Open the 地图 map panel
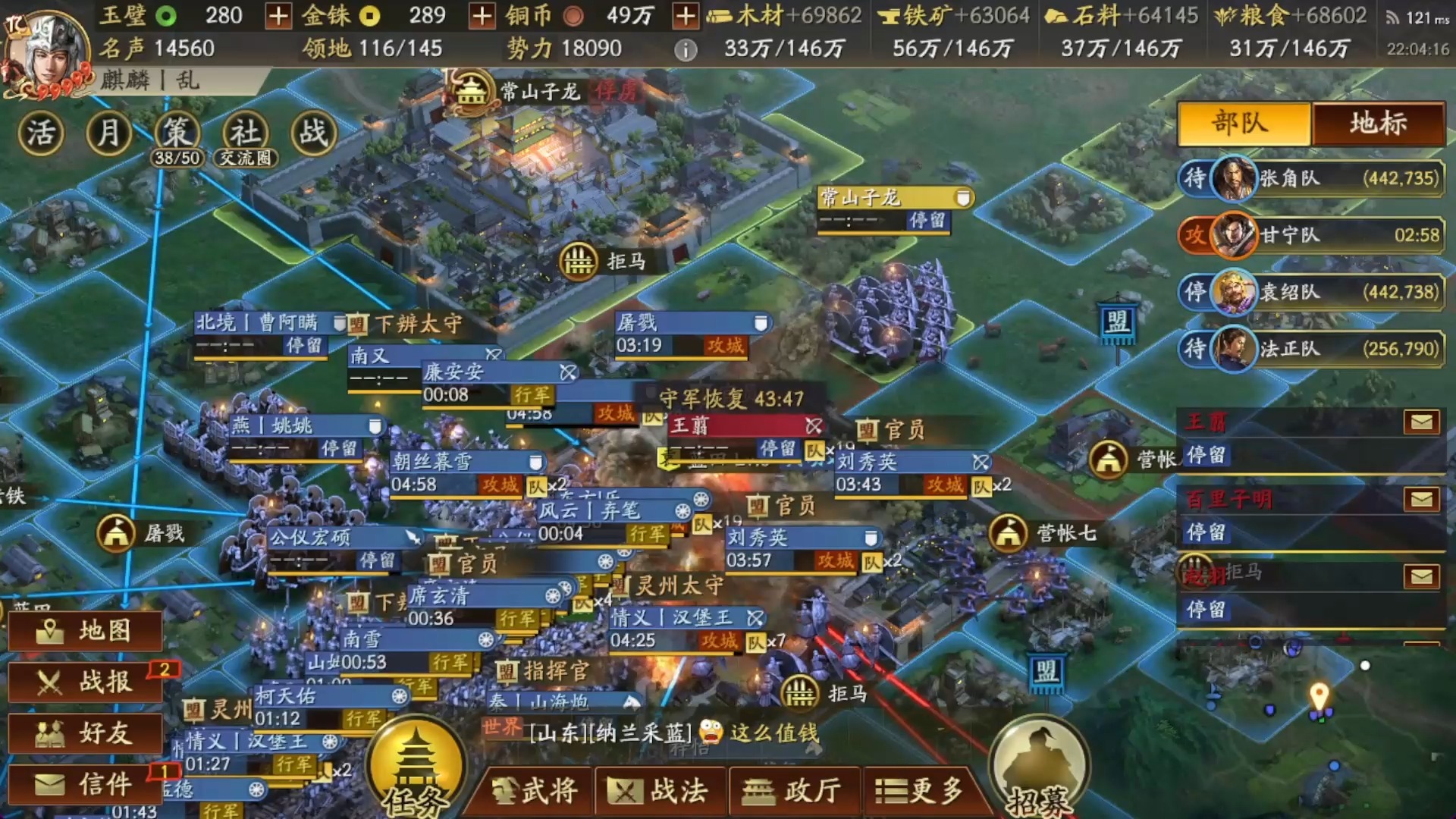The height and width of the screenshot is (819, 1456). (83, 631)
